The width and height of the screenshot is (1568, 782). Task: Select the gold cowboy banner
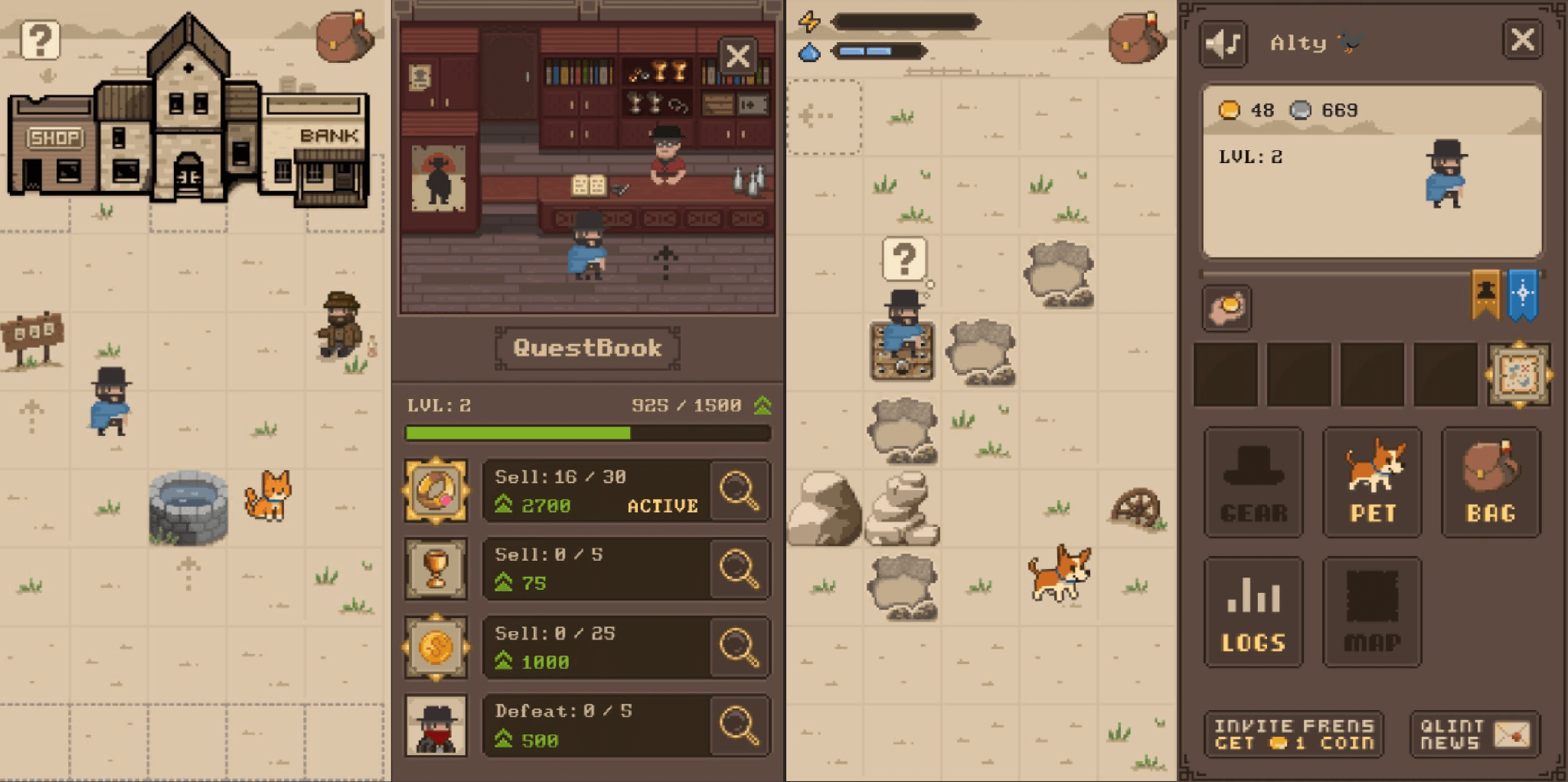1485,294
